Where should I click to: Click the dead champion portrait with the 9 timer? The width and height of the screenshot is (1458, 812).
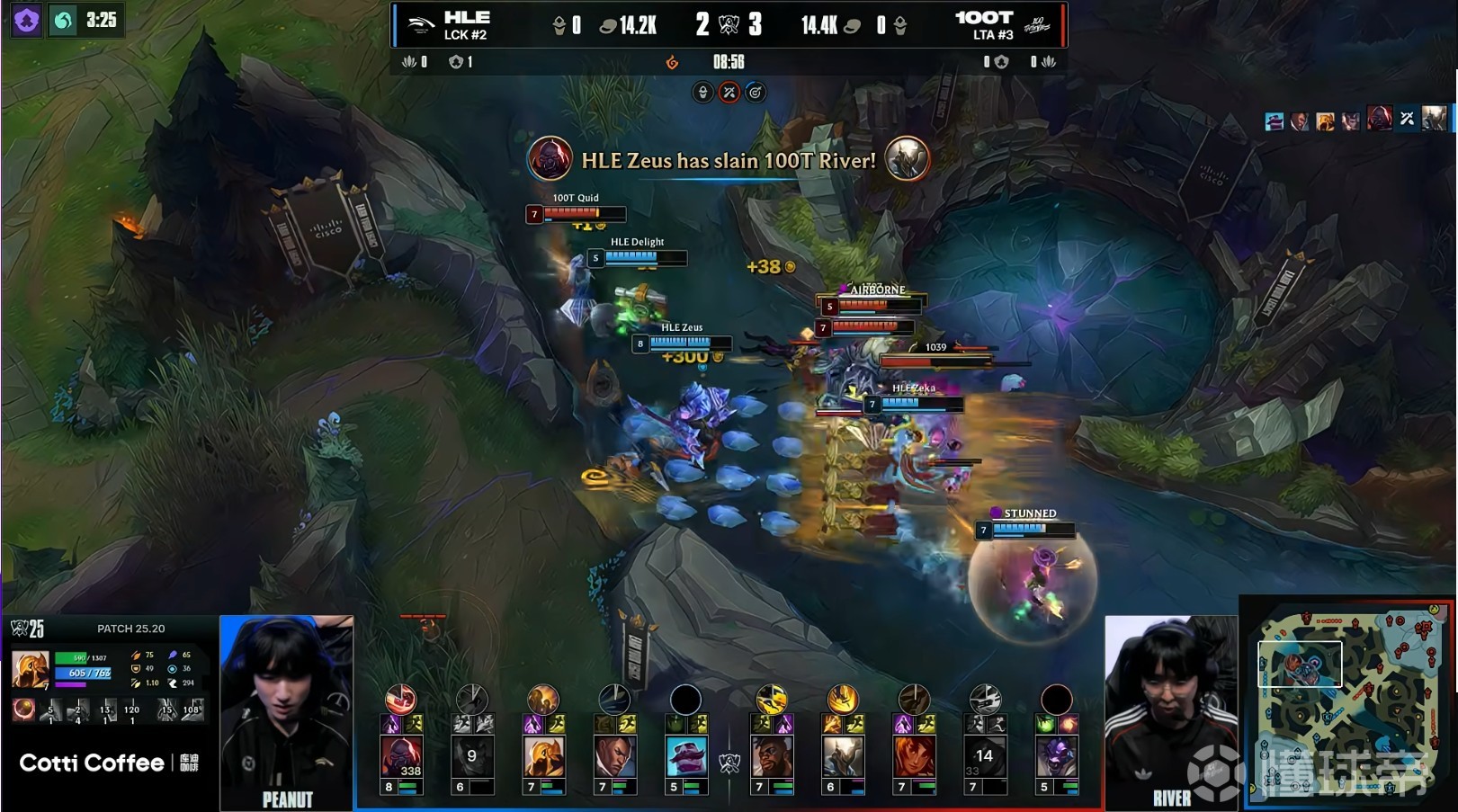[x=472, y=757]
